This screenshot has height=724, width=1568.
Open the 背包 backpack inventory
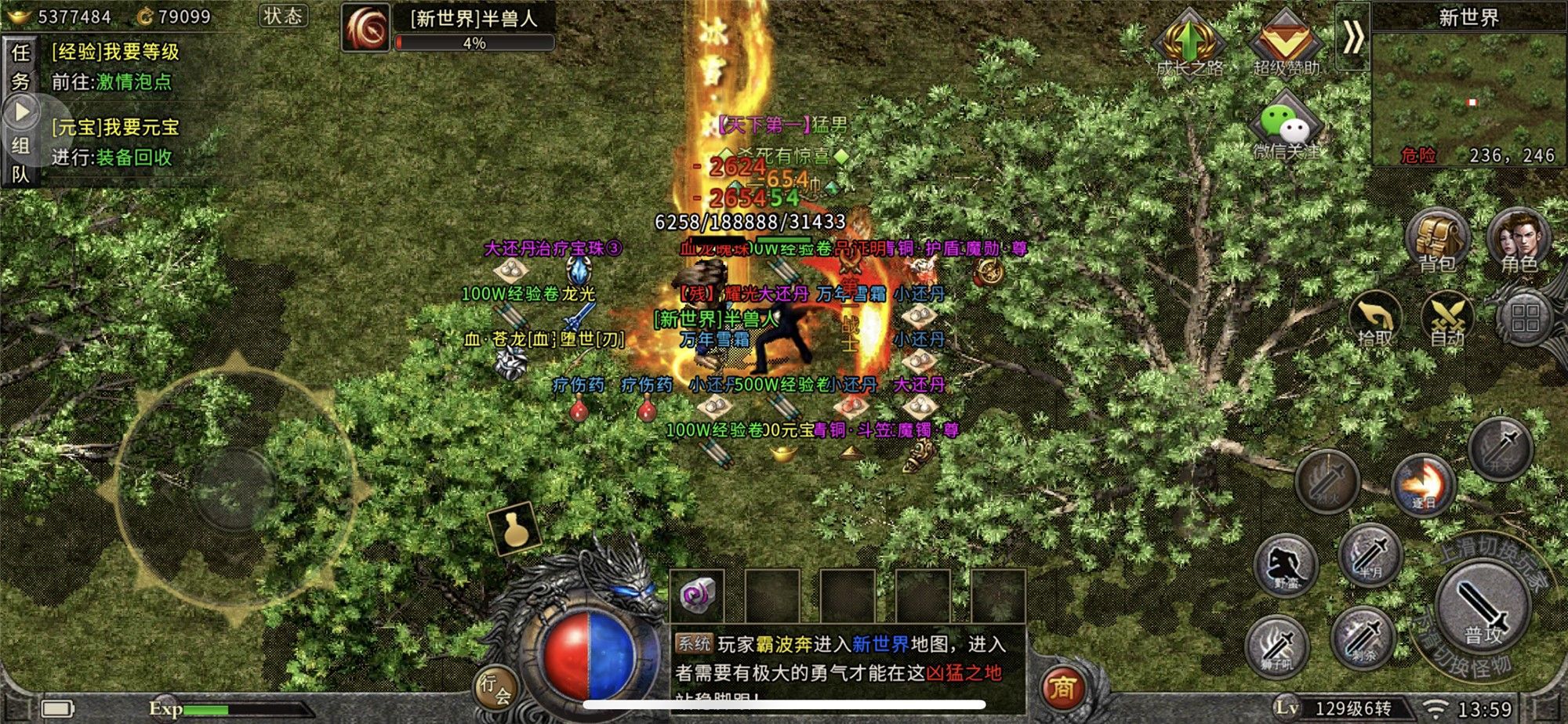click(x=1436, y=239)
